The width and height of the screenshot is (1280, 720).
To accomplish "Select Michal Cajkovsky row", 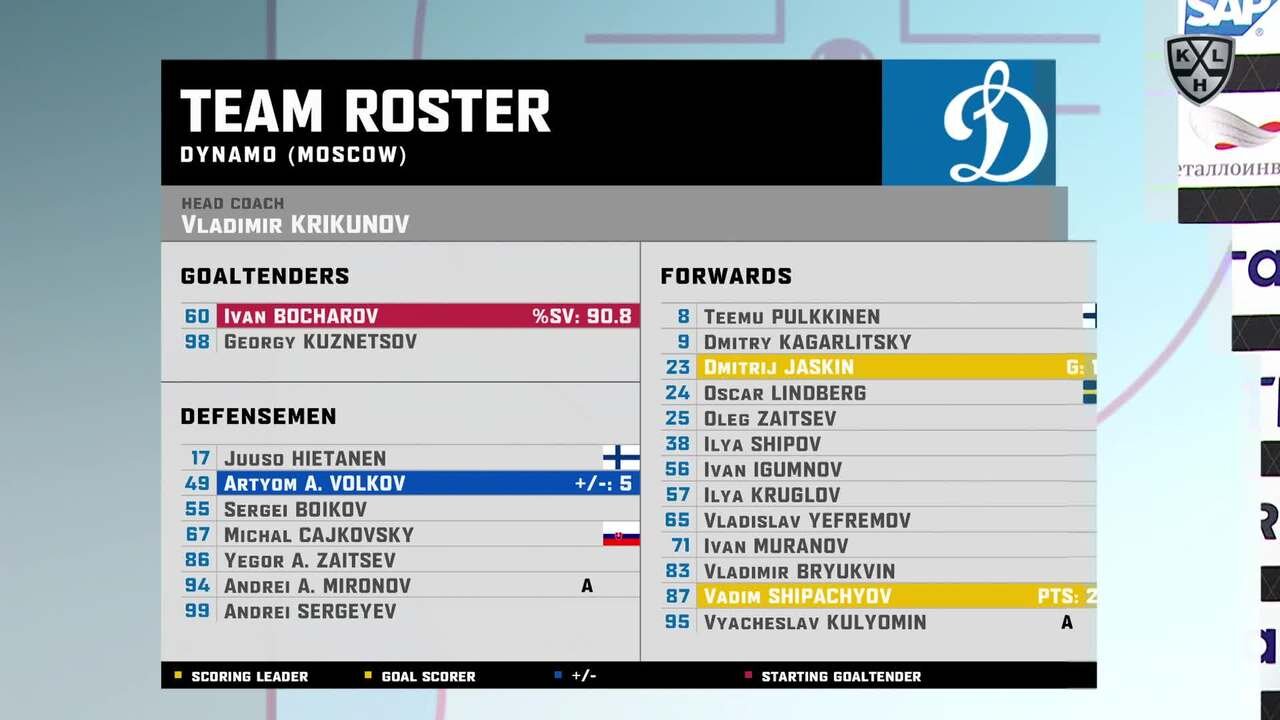I will point(410,535).
